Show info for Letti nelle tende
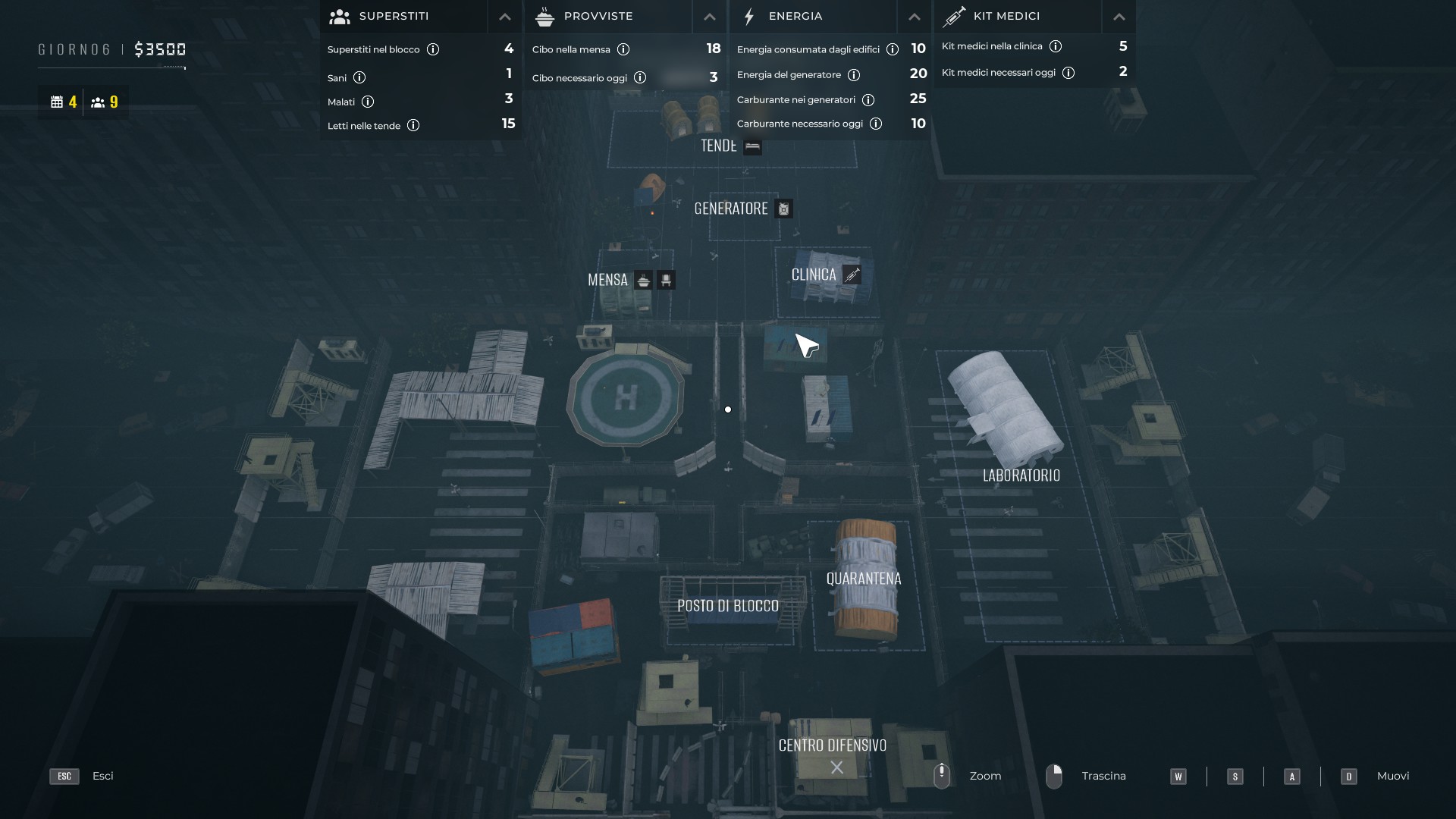1456x819 pixels. (413, 125)
